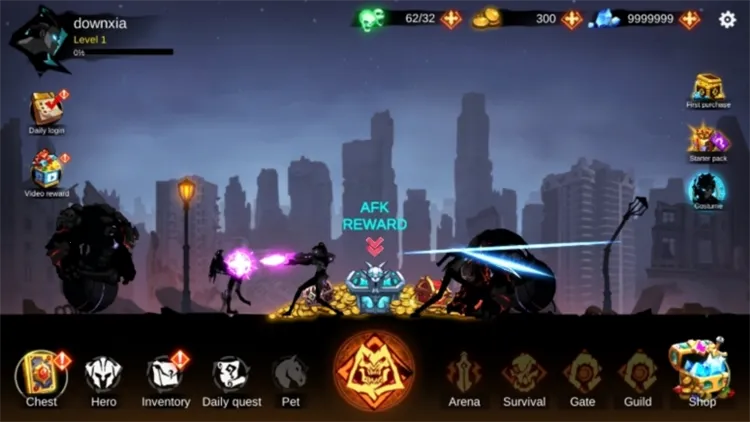The height and width of the screenshot is (422, 750).
Task: Collect the AFK reward chest
Action: [374, 287]
